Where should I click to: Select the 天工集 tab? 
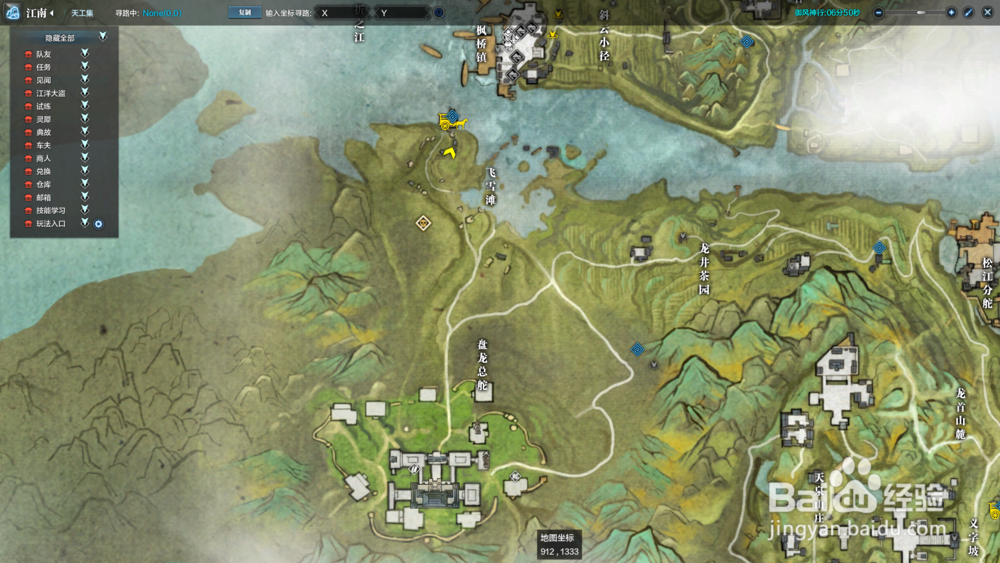click(x=82, y=13)
